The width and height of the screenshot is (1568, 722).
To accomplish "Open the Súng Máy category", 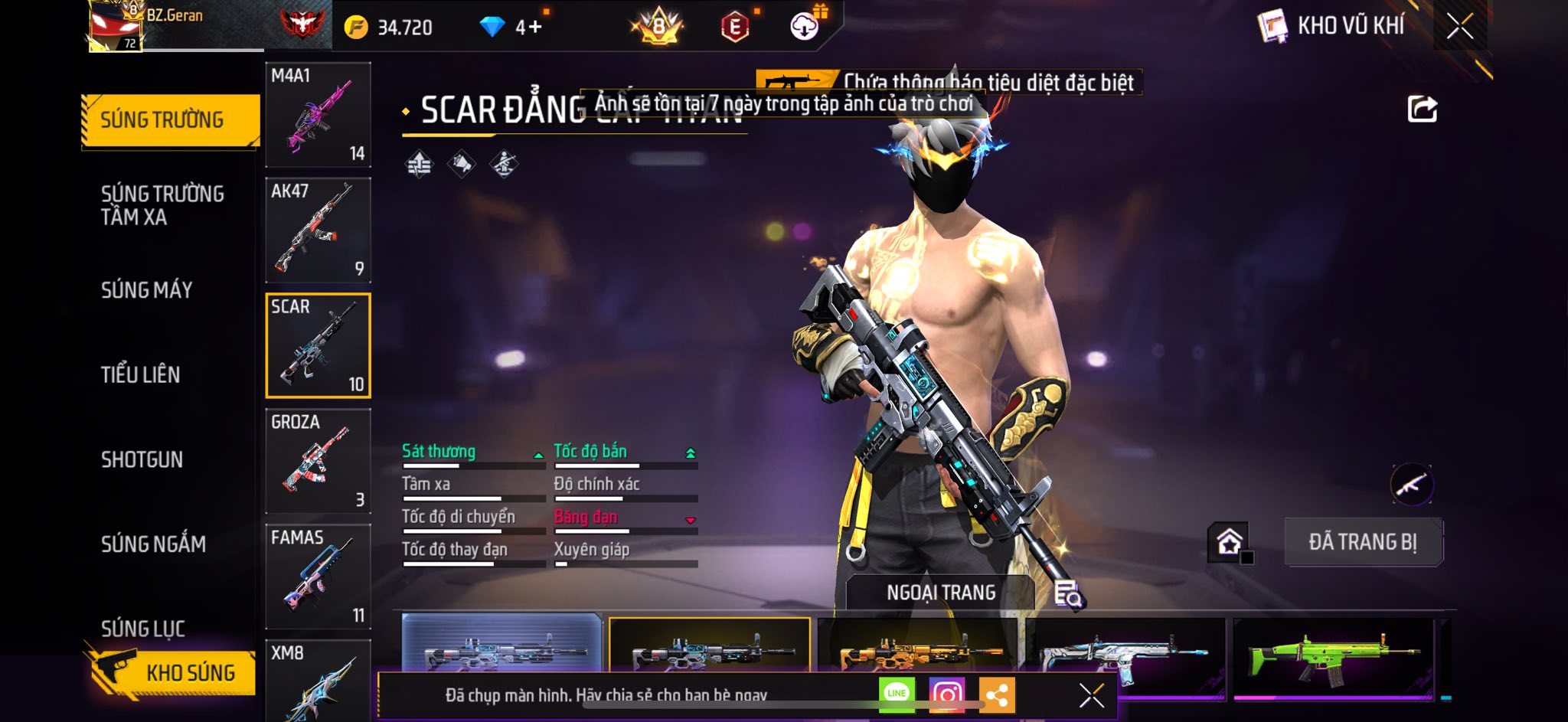I will 147,290.
